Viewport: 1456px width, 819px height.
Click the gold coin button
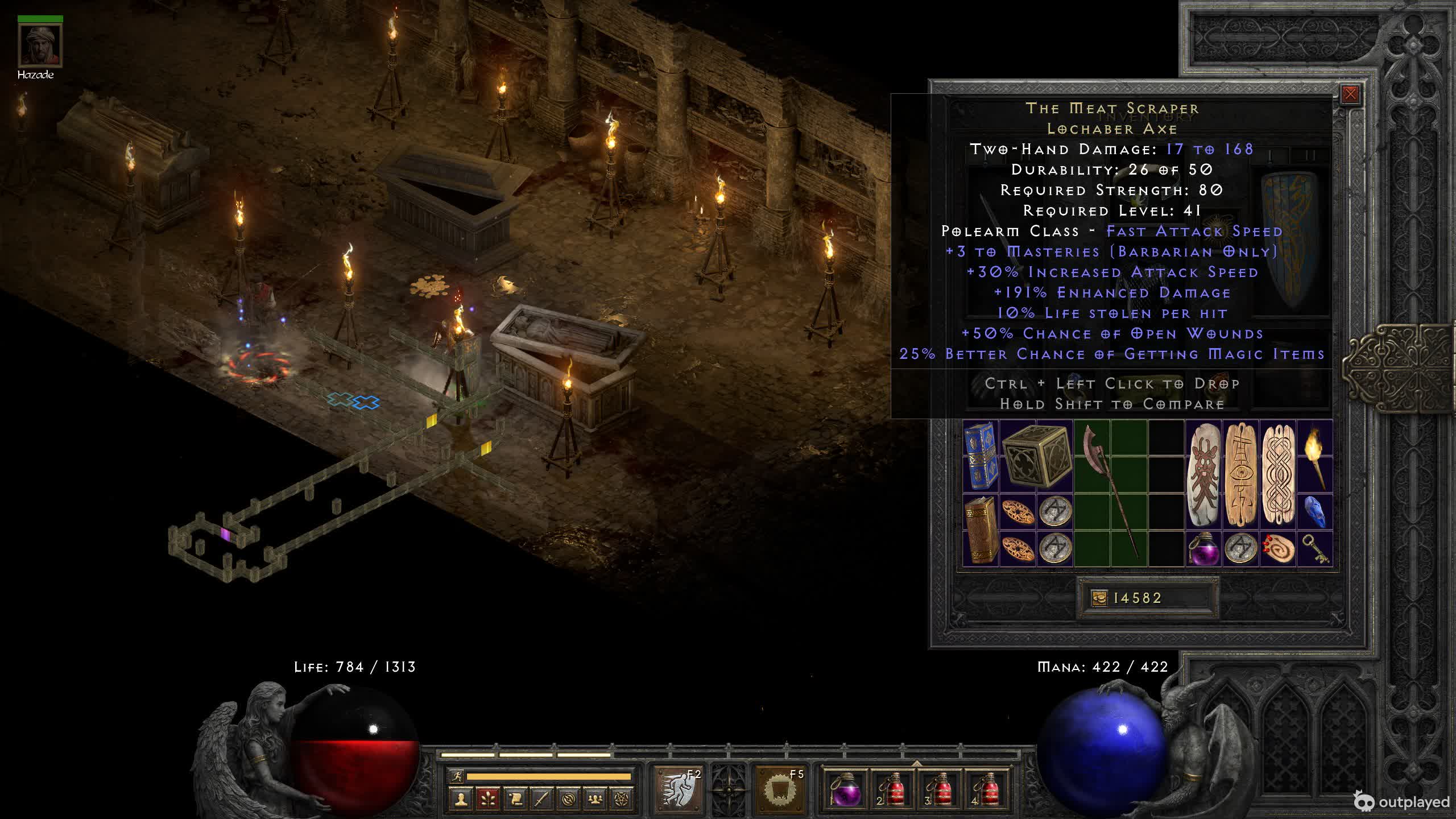(1099, 598)
